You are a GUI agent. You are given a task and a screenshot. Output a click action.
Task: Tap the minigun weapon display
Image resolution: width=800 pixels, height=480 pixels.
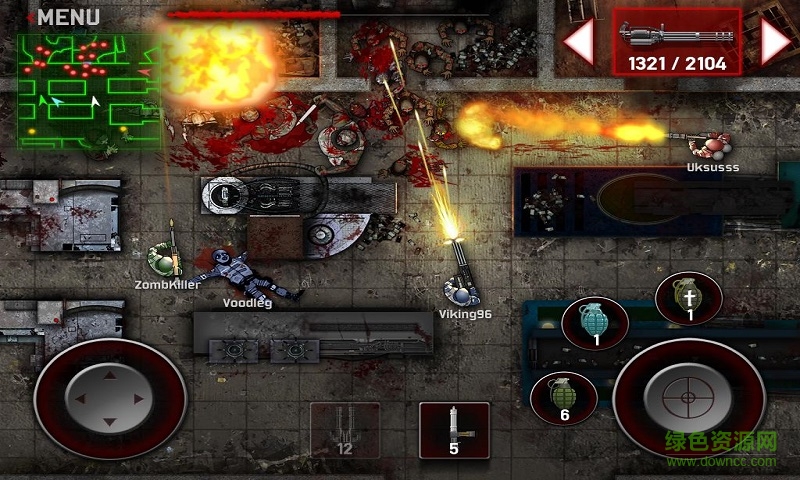[x=677, y=42]
